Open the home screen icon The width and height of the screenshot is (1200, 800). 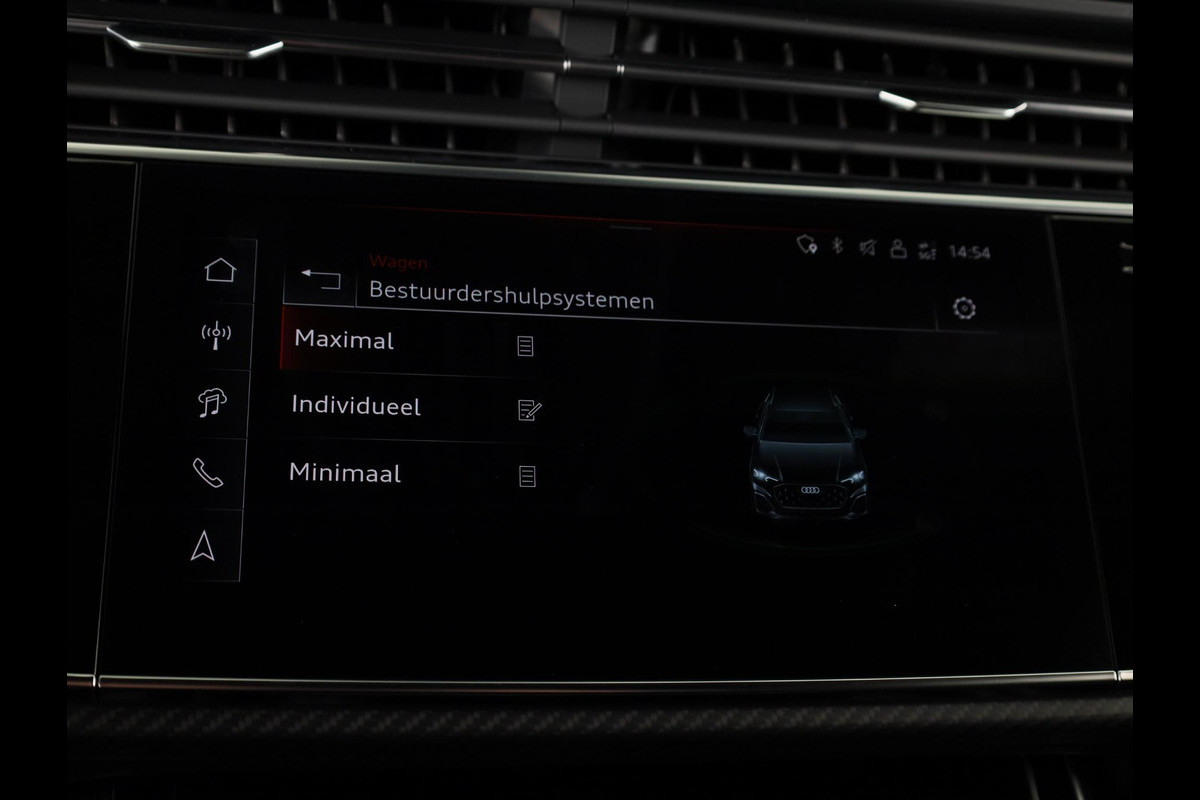coord(220,270)
